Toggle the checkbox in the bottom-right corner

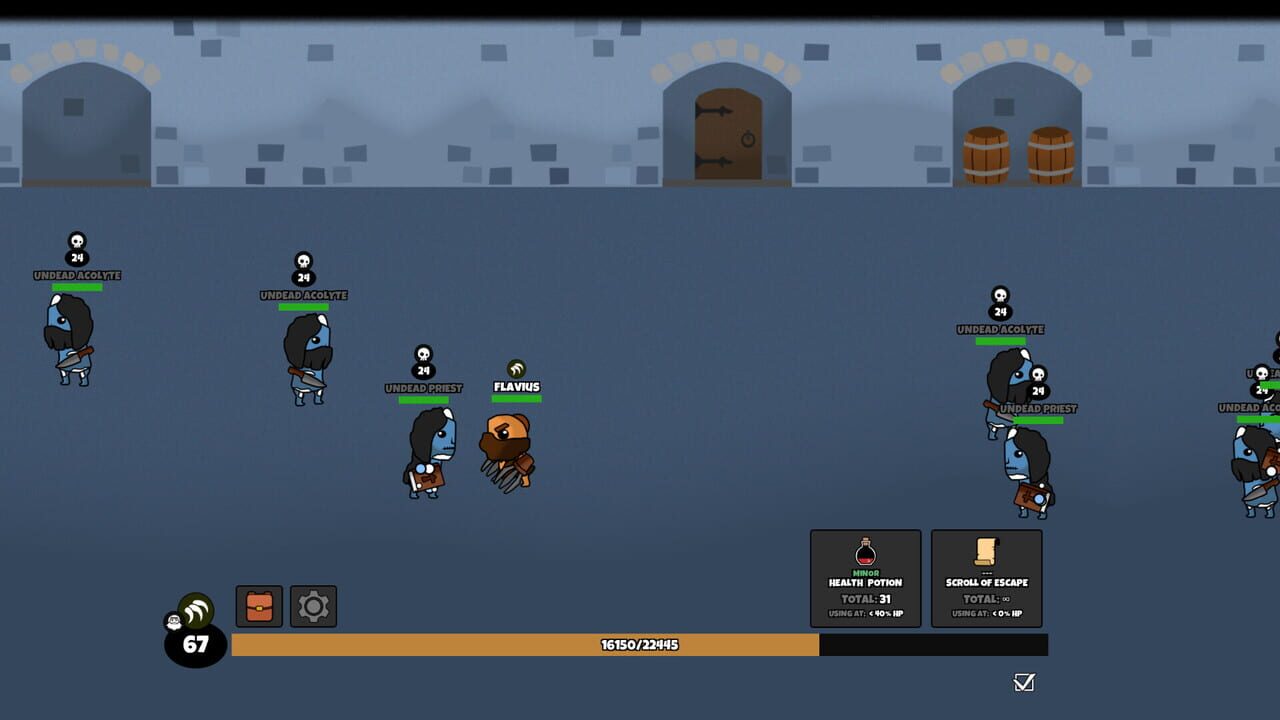coord(1022,683)
